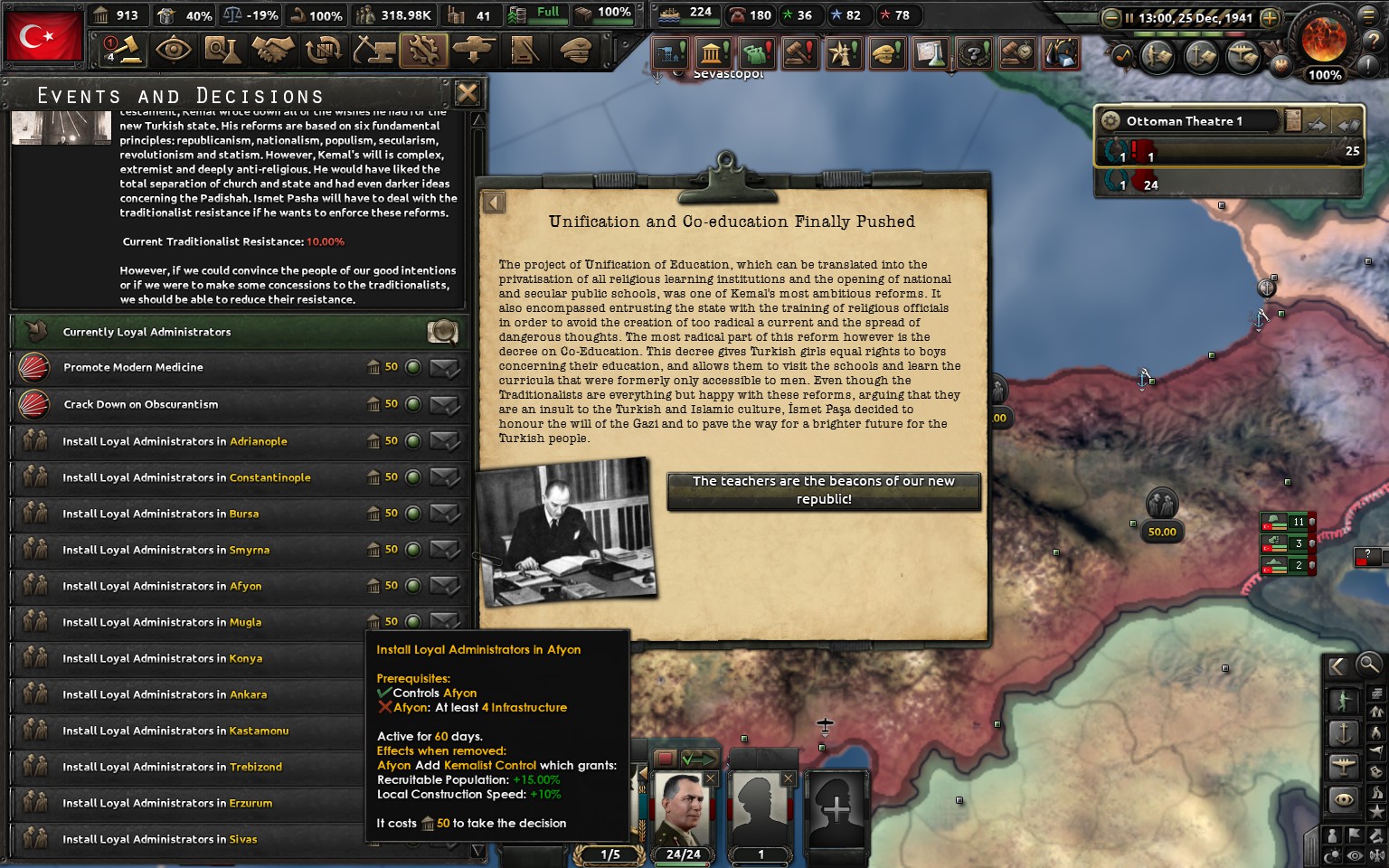Click the army experience star alert icon
Viewport: 1389px width, 868px height.
pyautogui.click(x=844, y=53)
